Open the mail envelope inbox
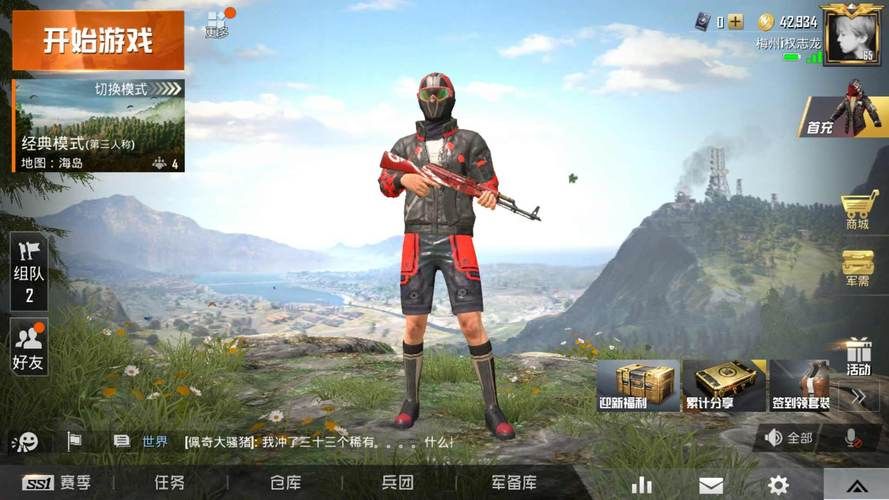The image size is (889, 500). point(711,485)
